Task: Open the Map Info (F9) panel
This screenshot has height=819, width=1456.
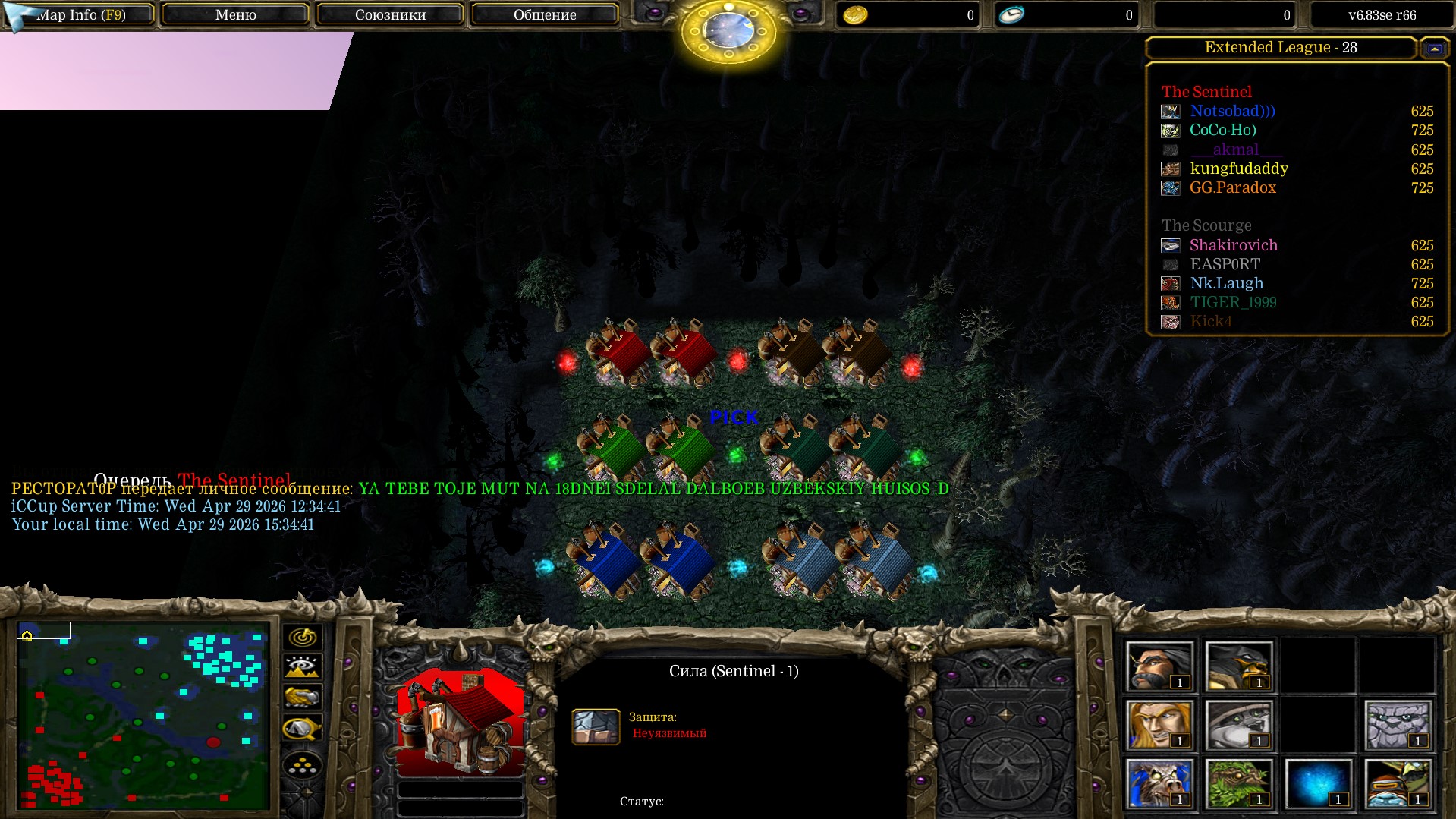Action: pyautogui.click(x=81, y=14)
